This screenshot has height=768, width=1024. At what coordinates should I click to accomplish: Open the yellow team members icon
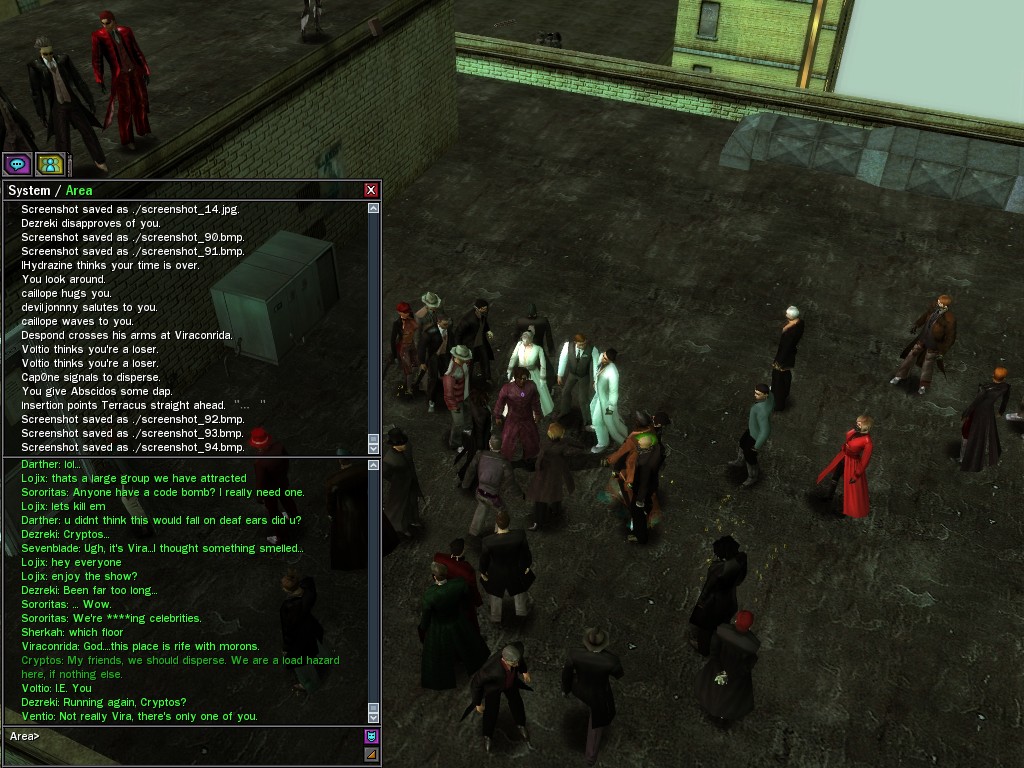click(50, 164)
